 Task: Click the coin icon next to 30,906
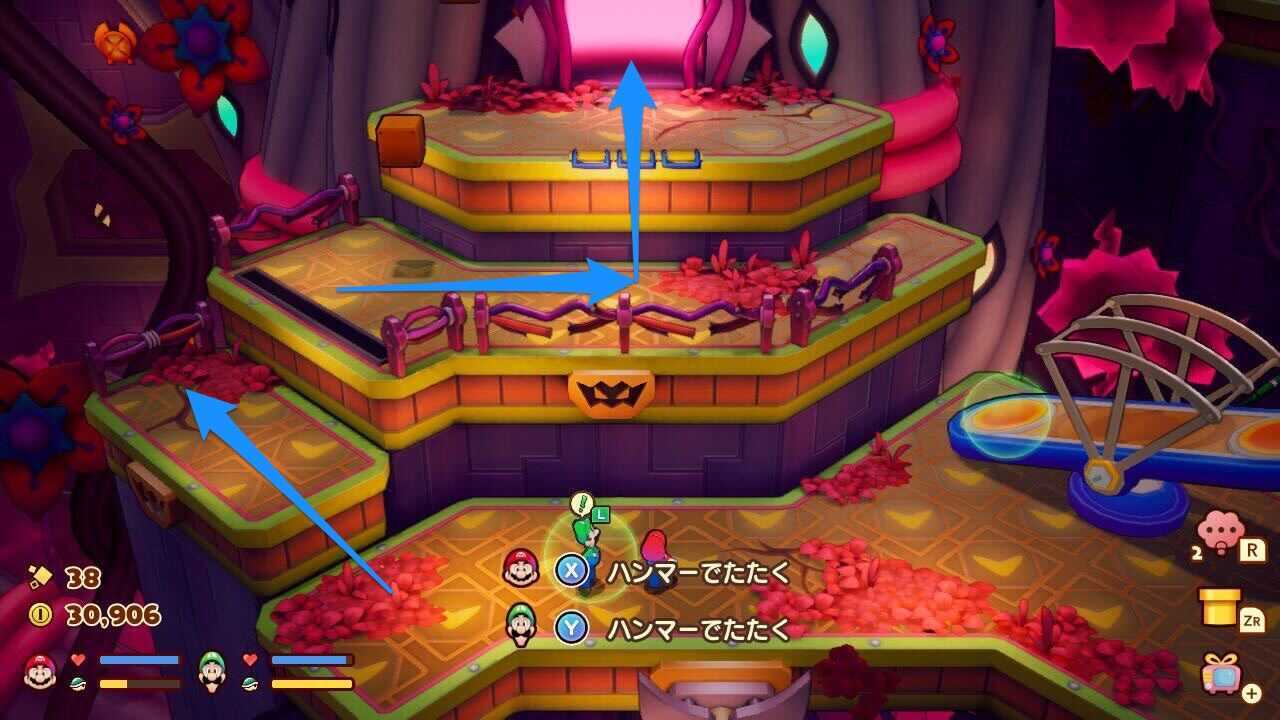[42, 613]
